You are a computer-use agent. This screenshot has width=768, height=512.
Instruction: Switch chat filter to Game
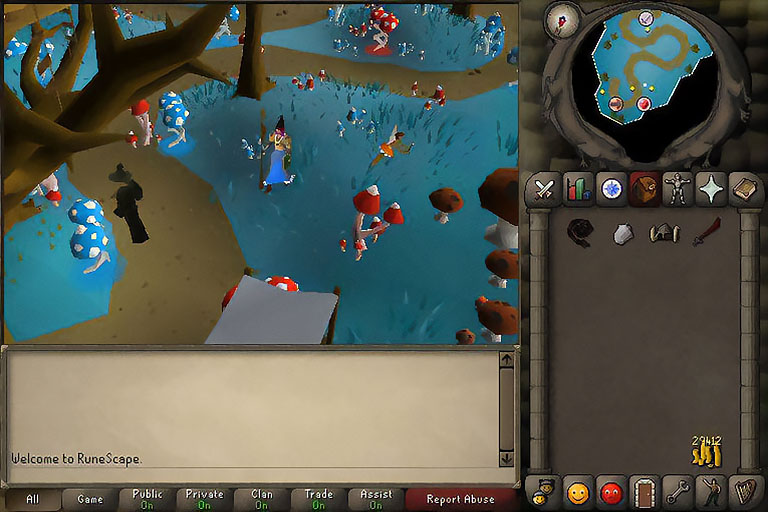point(89,499)
